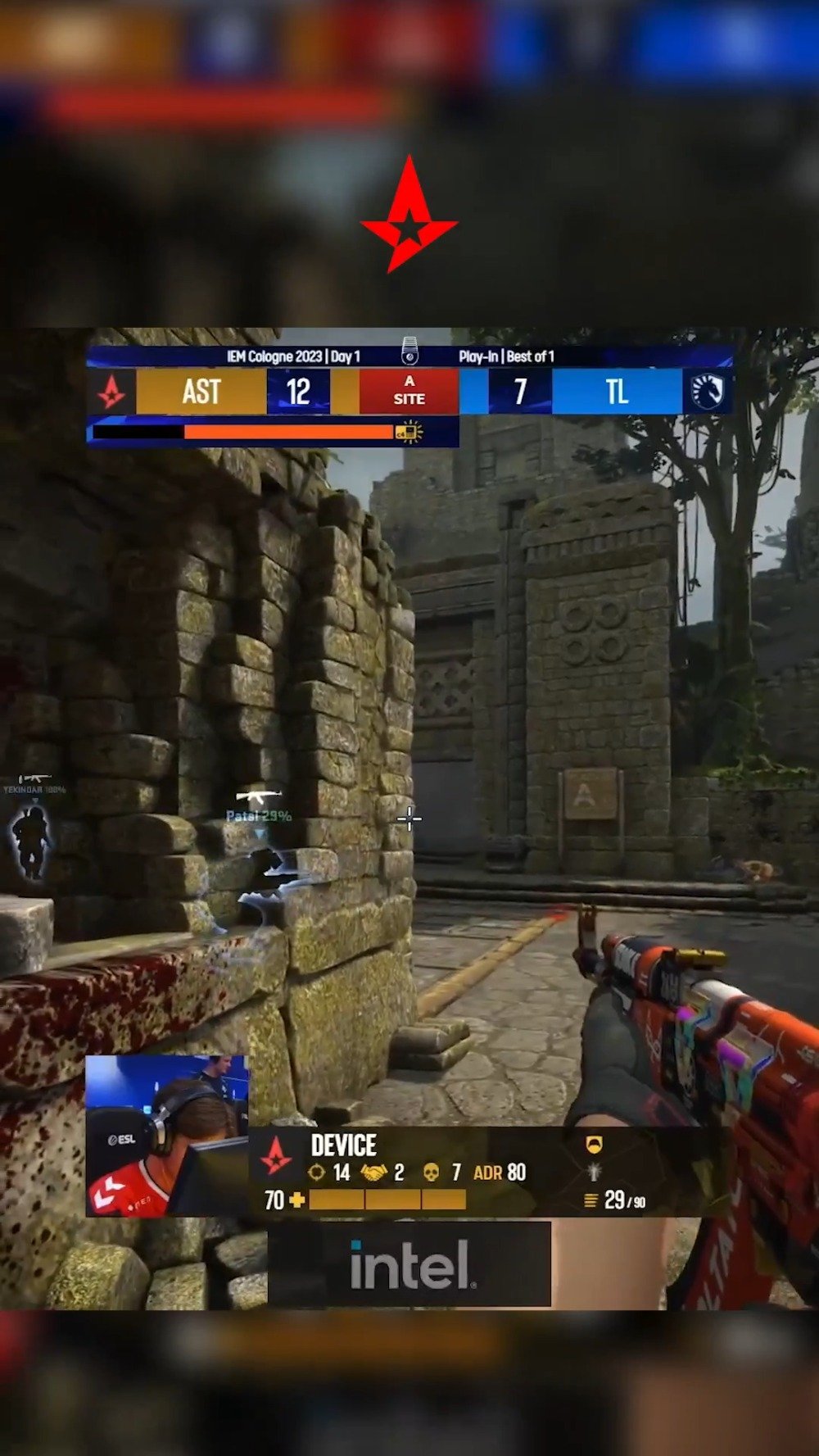Click the C4 bomb icon on timer bar
The height and width of the screenshot is (1456, 819).
pyautogui.click(x=408, y=432)
